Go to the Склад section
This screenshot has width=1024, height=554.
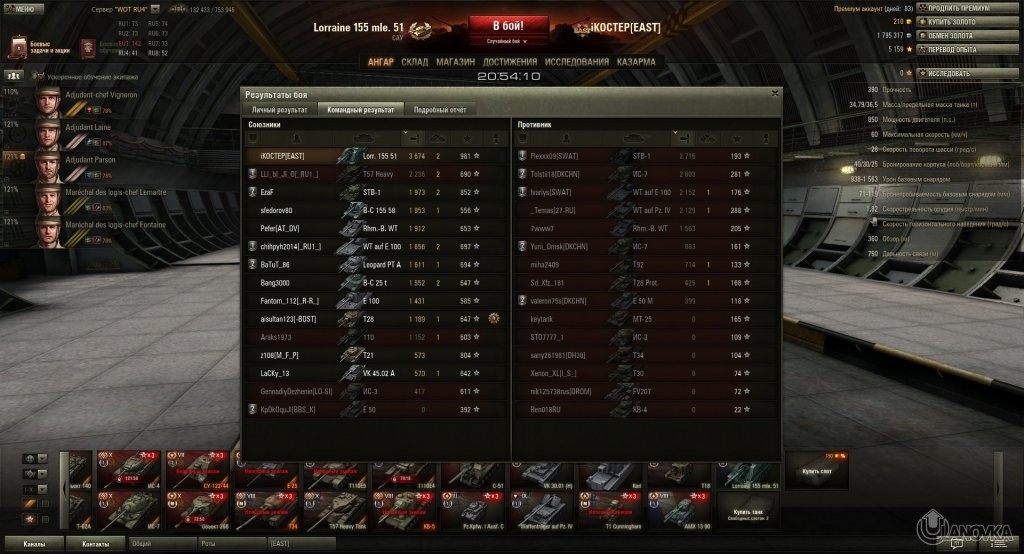click(x=414, y=62)
